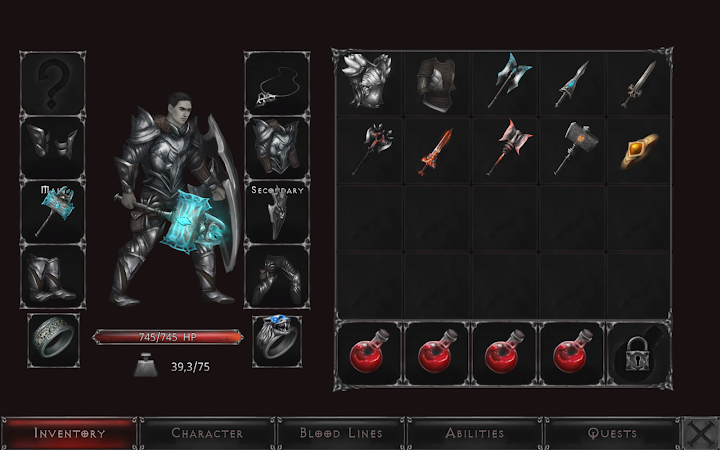Viewport: 720px width, 450px height.
Task: Select the Secondary shield slot
Action: (x=277, y=210)
